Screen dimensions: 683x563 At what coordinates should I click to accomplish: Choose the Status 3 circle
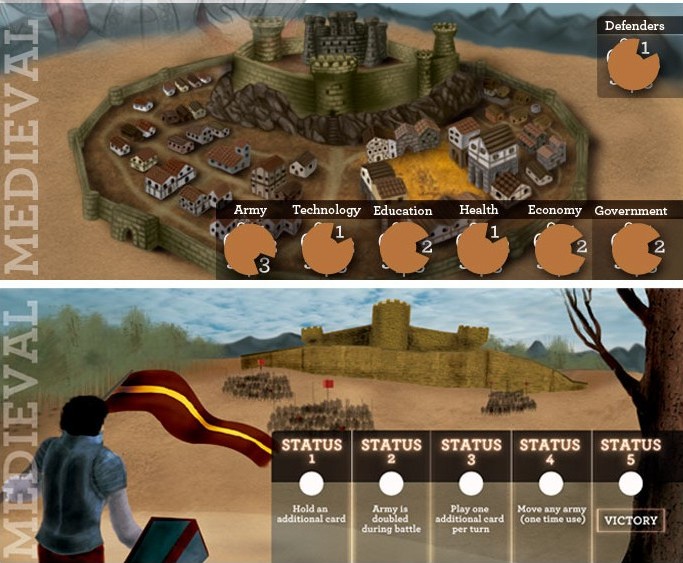471,484
